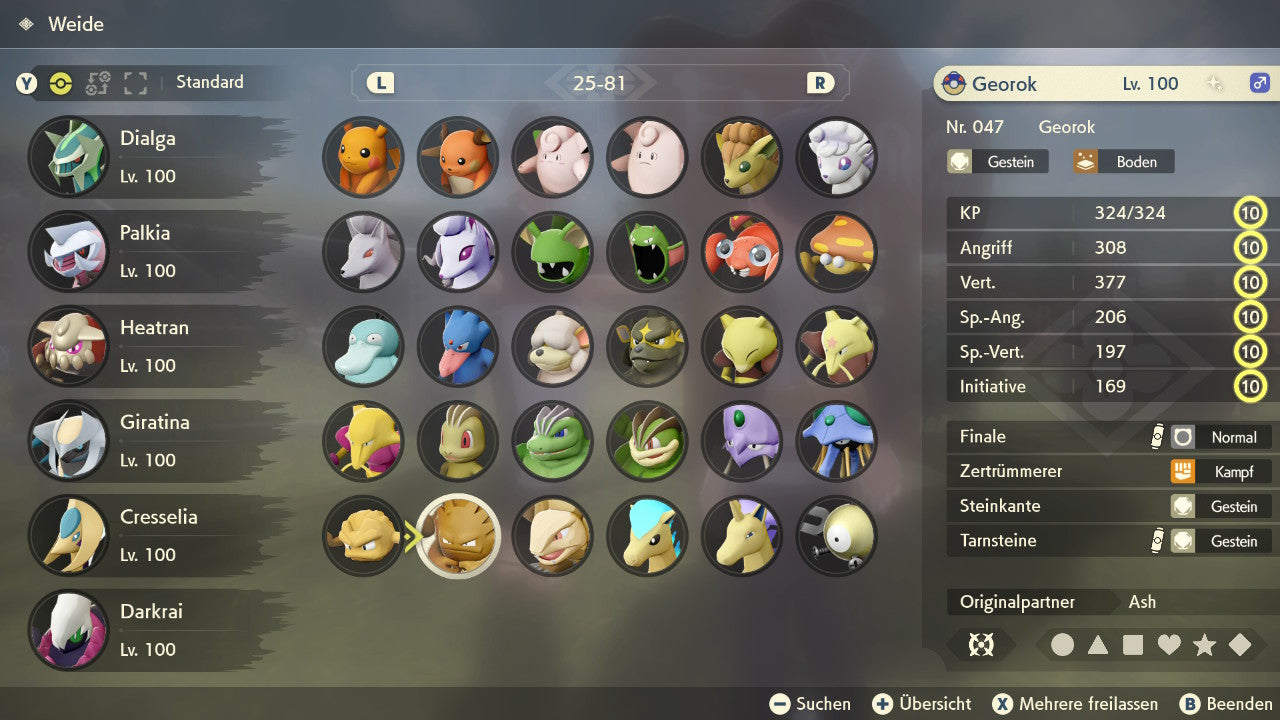Pick Giratina in the party list
Image resolution: width=1280 pixels, height=720 pixels.
point(150,441)
